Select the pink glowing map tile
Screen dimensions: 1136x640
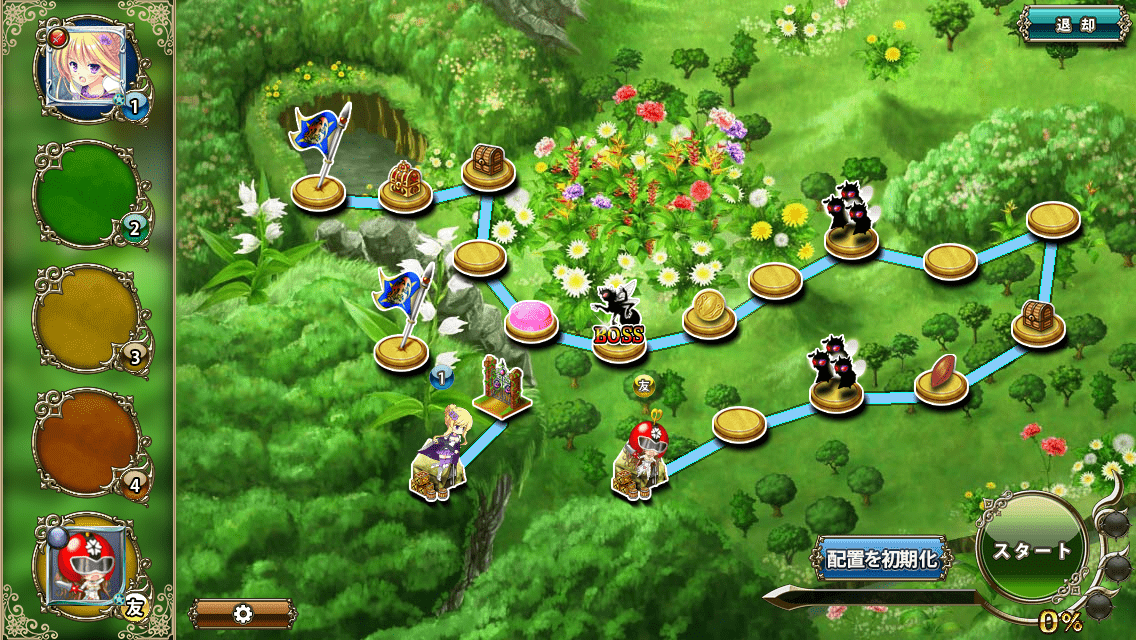(x=531, y=321)
